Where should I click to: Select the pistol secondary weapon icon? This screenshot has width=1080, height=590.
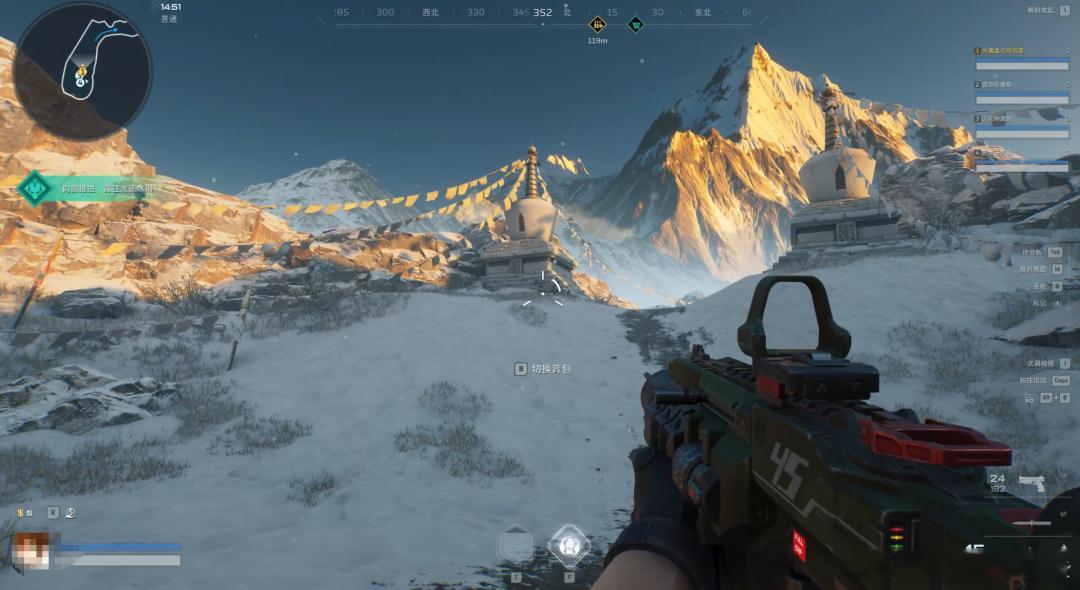click(x=1031, y=484)
